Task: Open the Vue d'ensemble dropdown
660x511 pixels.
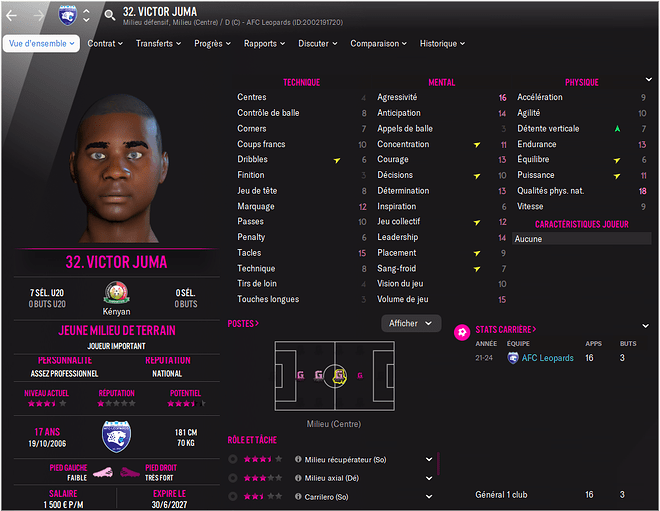Action: click(42, 44)
